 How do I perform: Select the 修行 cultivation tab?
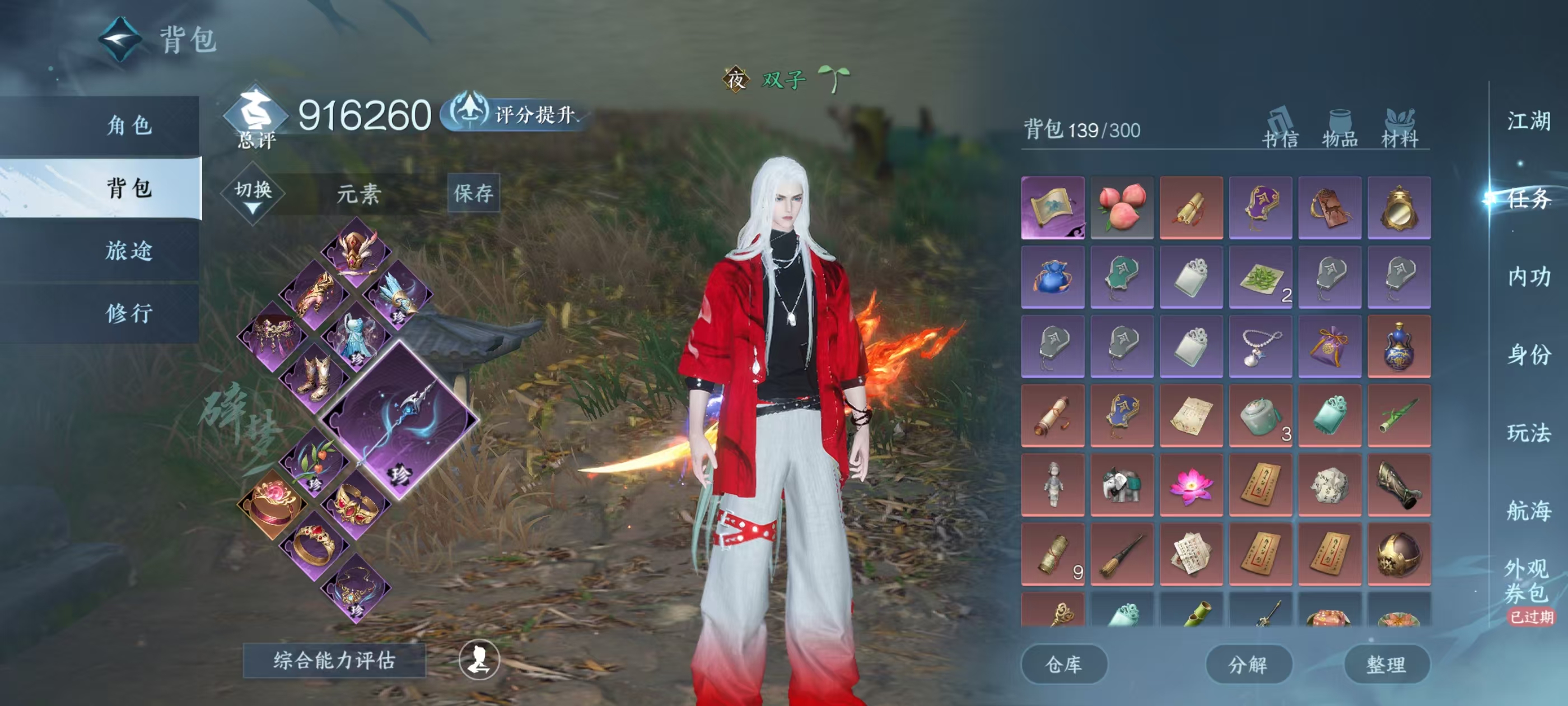pos(129,313)
